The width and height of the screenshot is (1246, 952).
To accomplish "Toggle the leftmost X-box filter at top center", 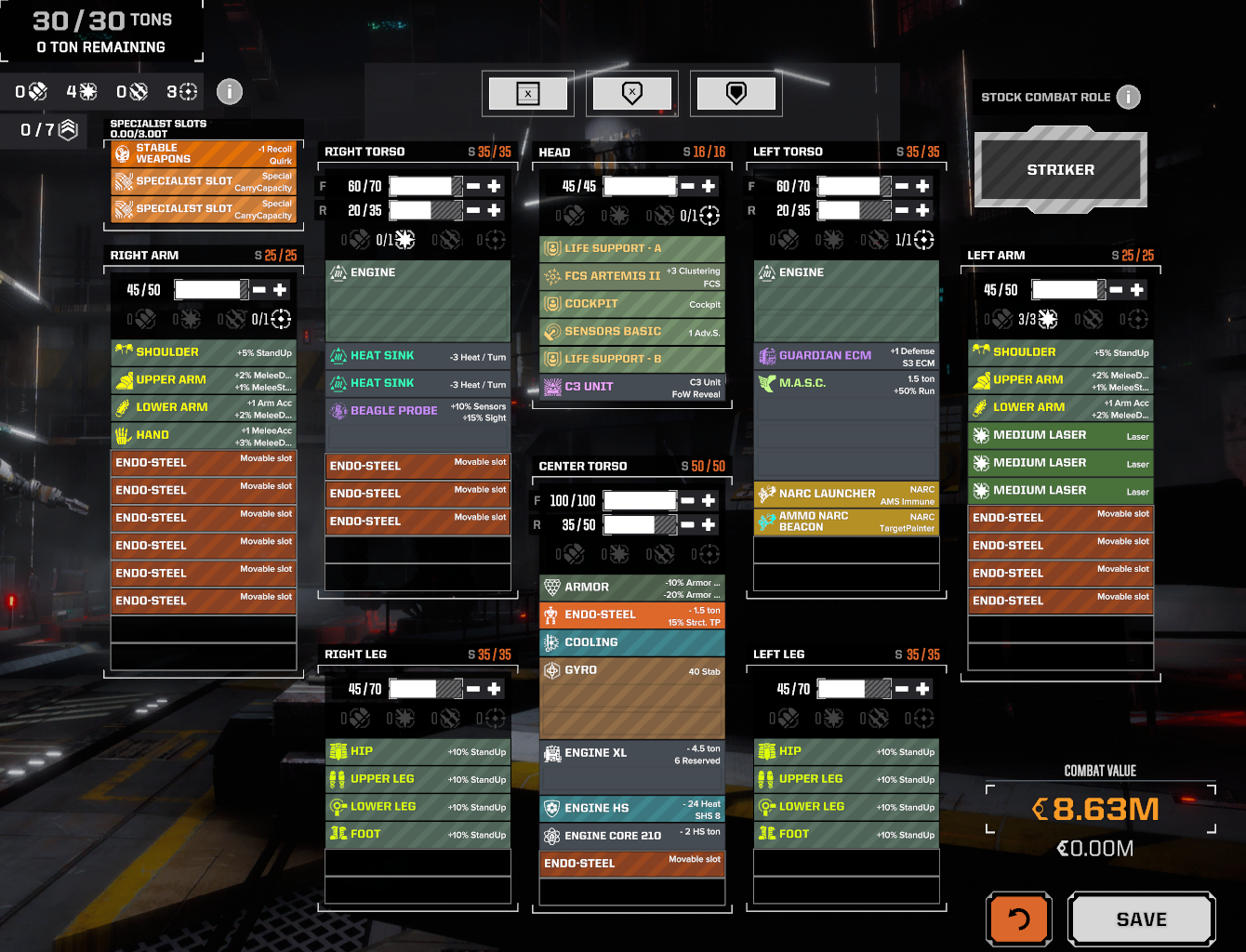I will click(x=528, y=93).
